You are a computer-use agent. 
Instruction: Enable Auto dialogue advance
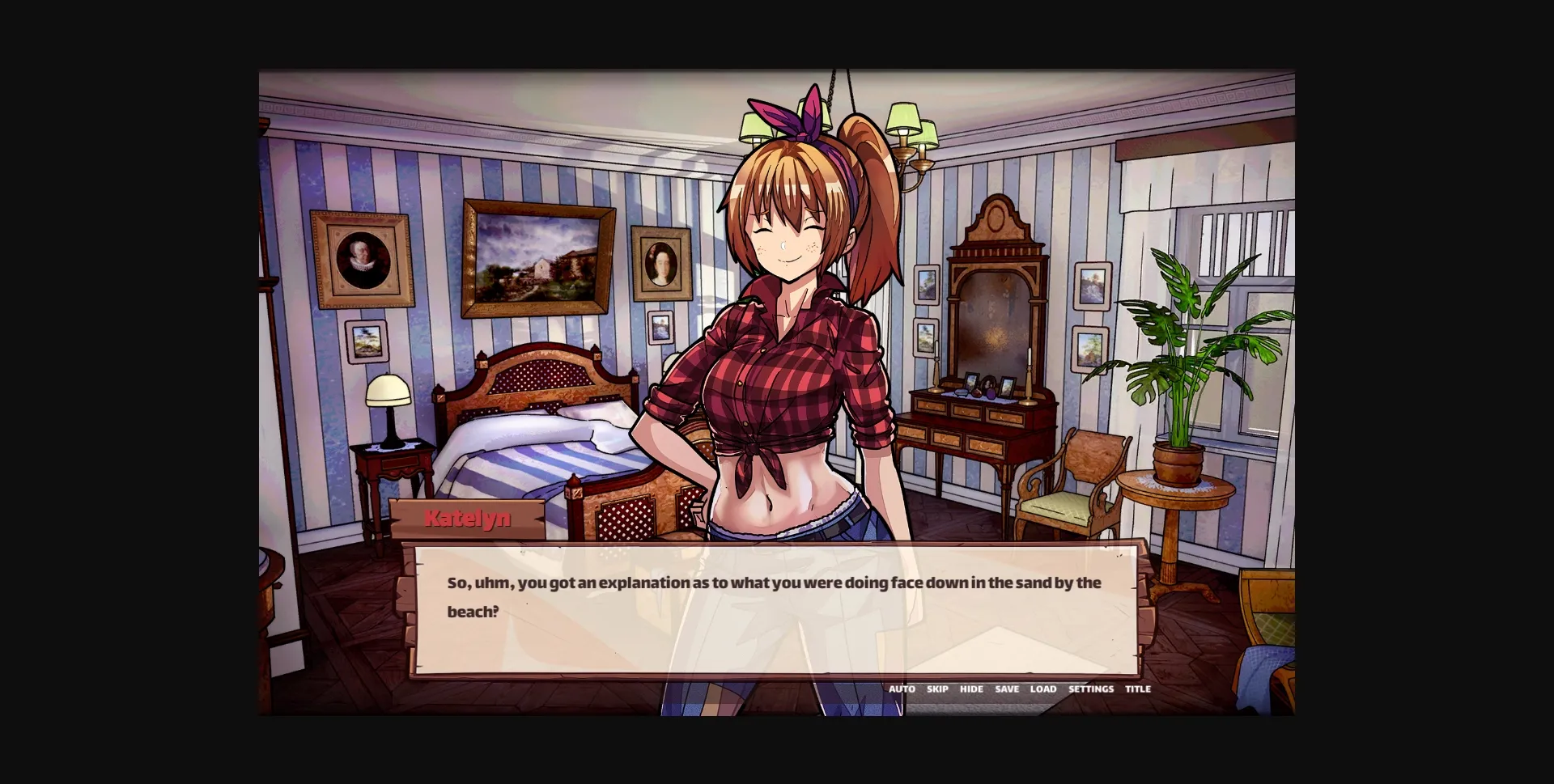[902, 689]
